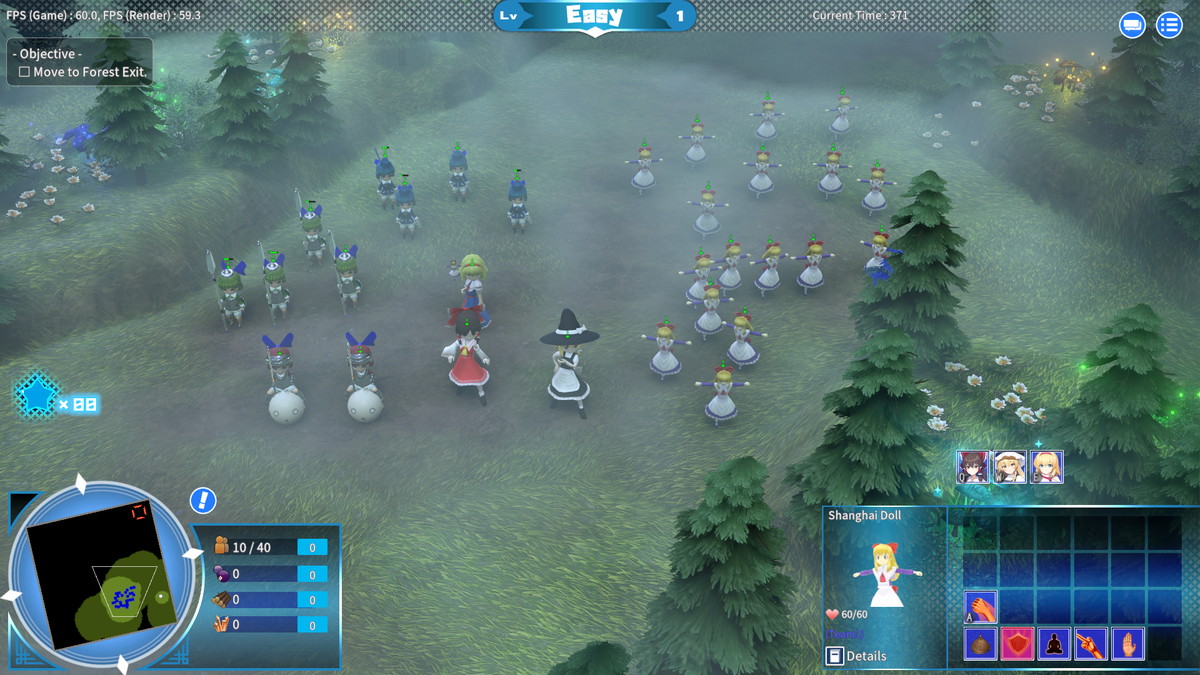The height and width of the screenshot is (675, 1200).
Task: Select the Reimu hero portrait
Action: click(973, 467)
